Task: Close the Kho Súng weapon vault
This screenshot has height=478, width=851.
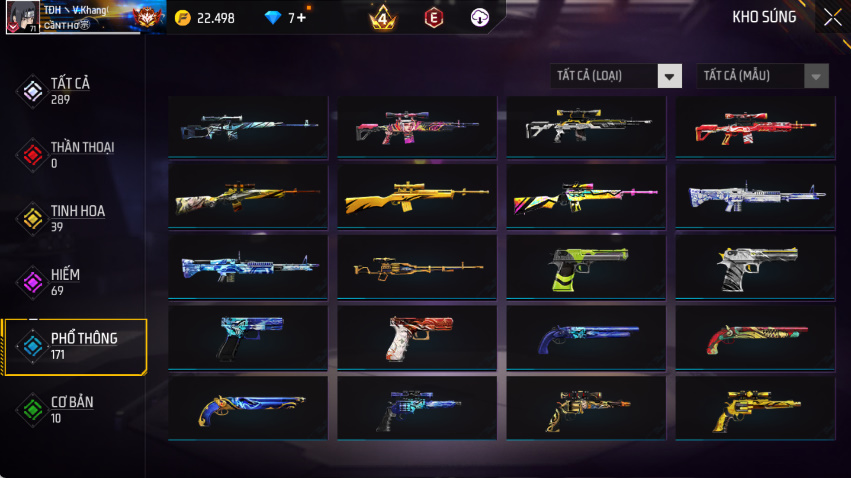Action: tap(832, 17)
